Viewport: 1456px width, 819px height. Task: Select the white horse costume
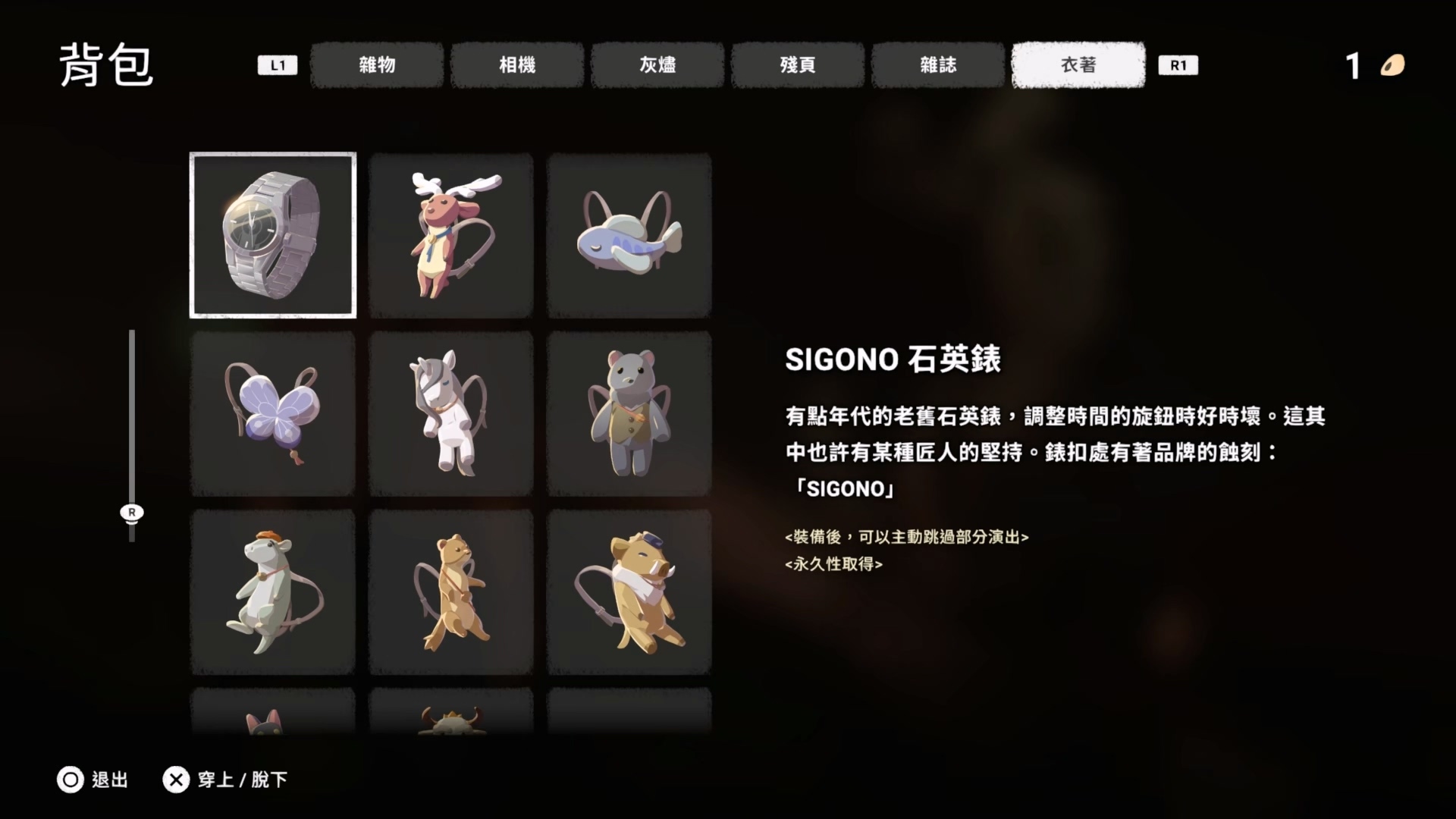[451, 413]
